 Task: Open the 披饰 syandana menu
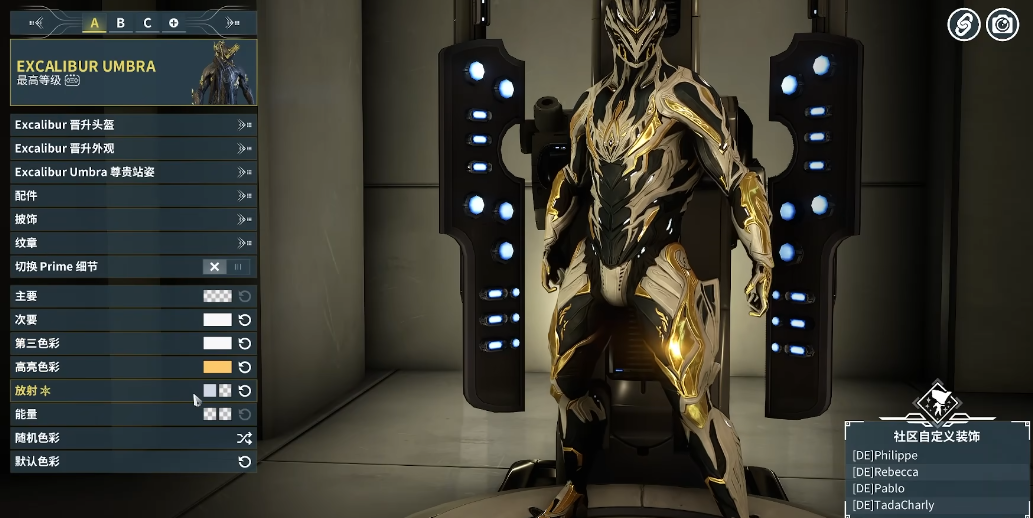[132, 219]
